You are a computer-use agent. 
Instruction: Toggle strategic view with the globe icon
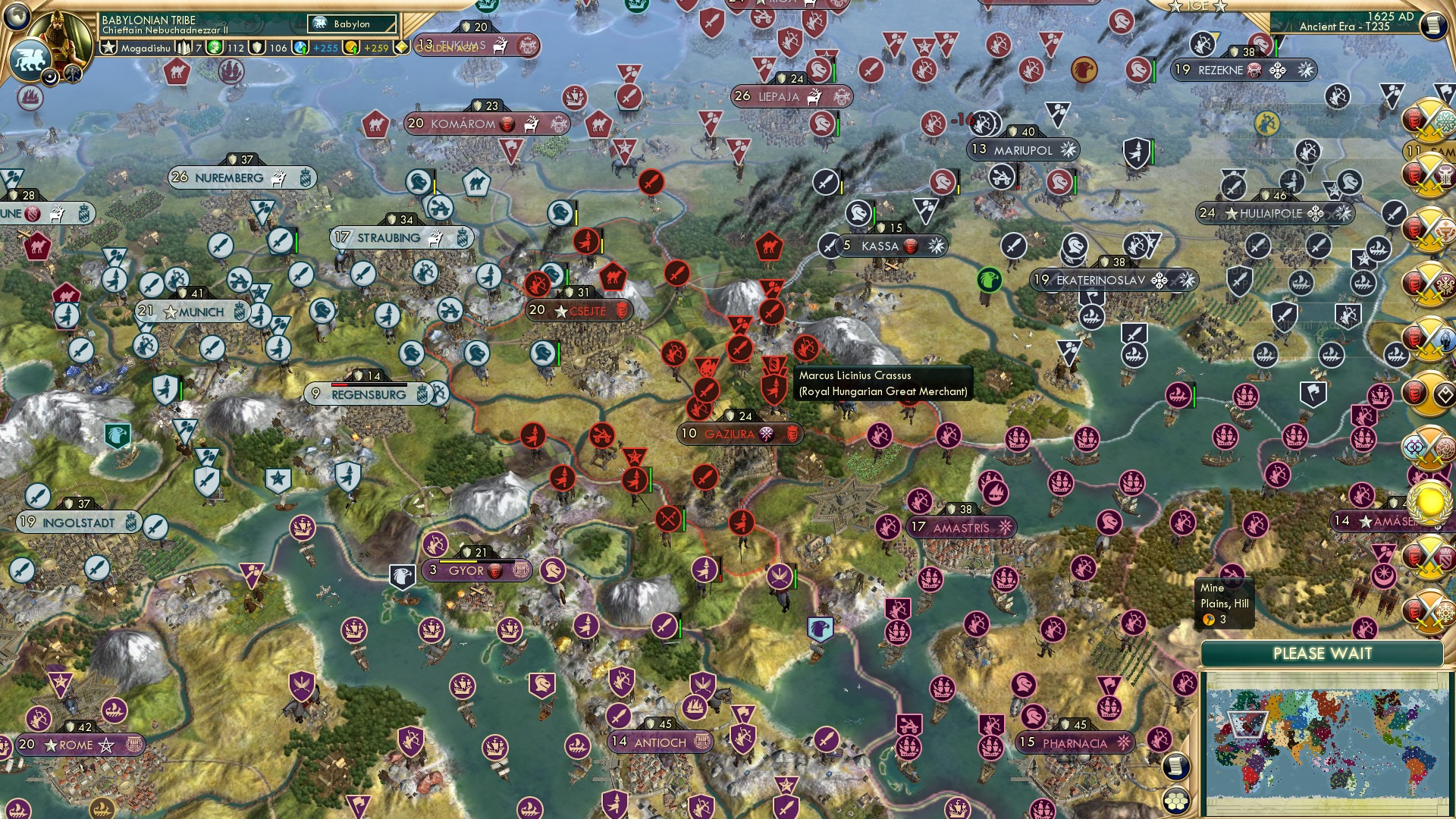(x=15, y=17)
